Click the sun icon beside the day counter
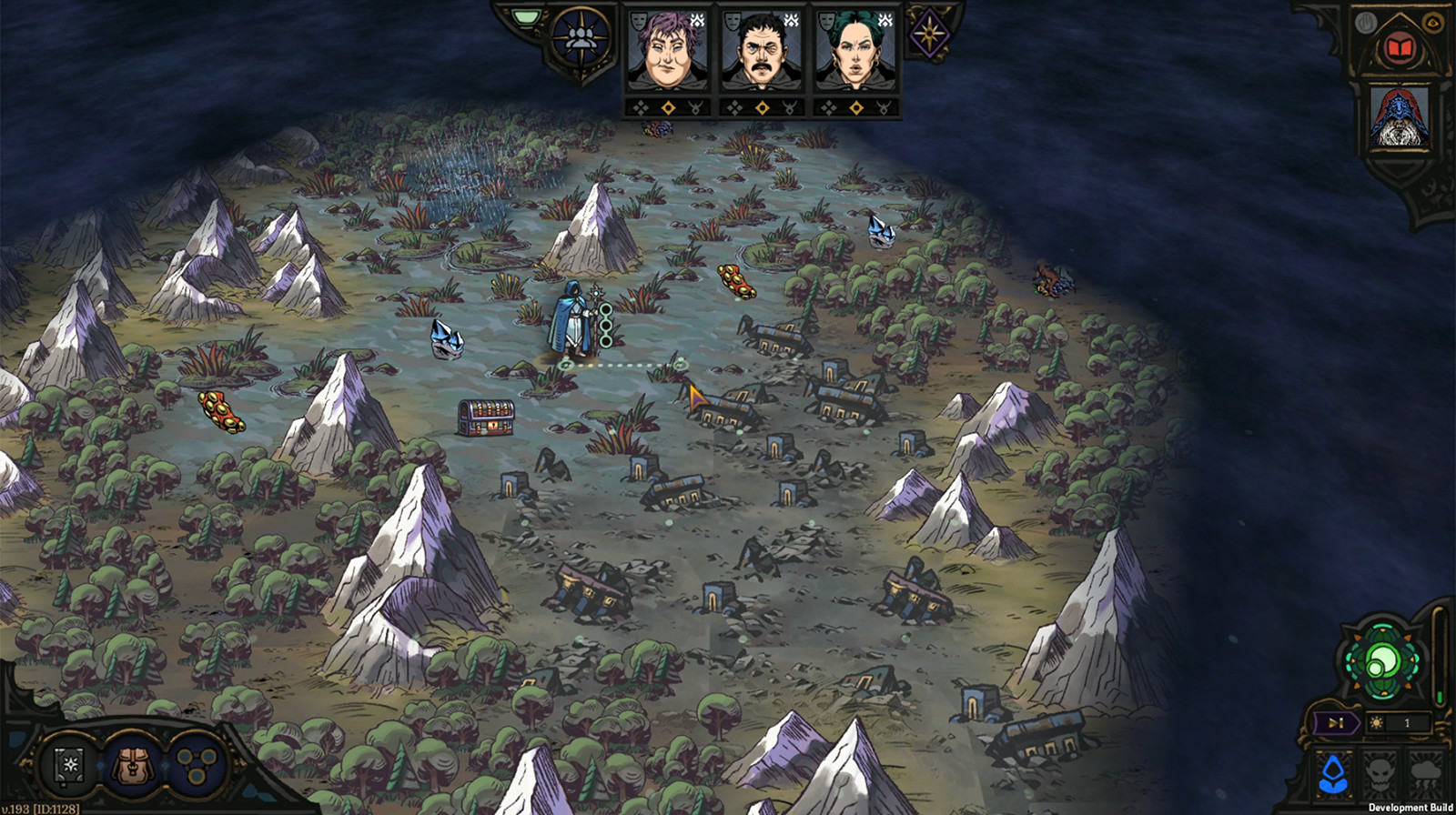Image resolution: width=1456 pixels, height=815 pixels. 1377,723
